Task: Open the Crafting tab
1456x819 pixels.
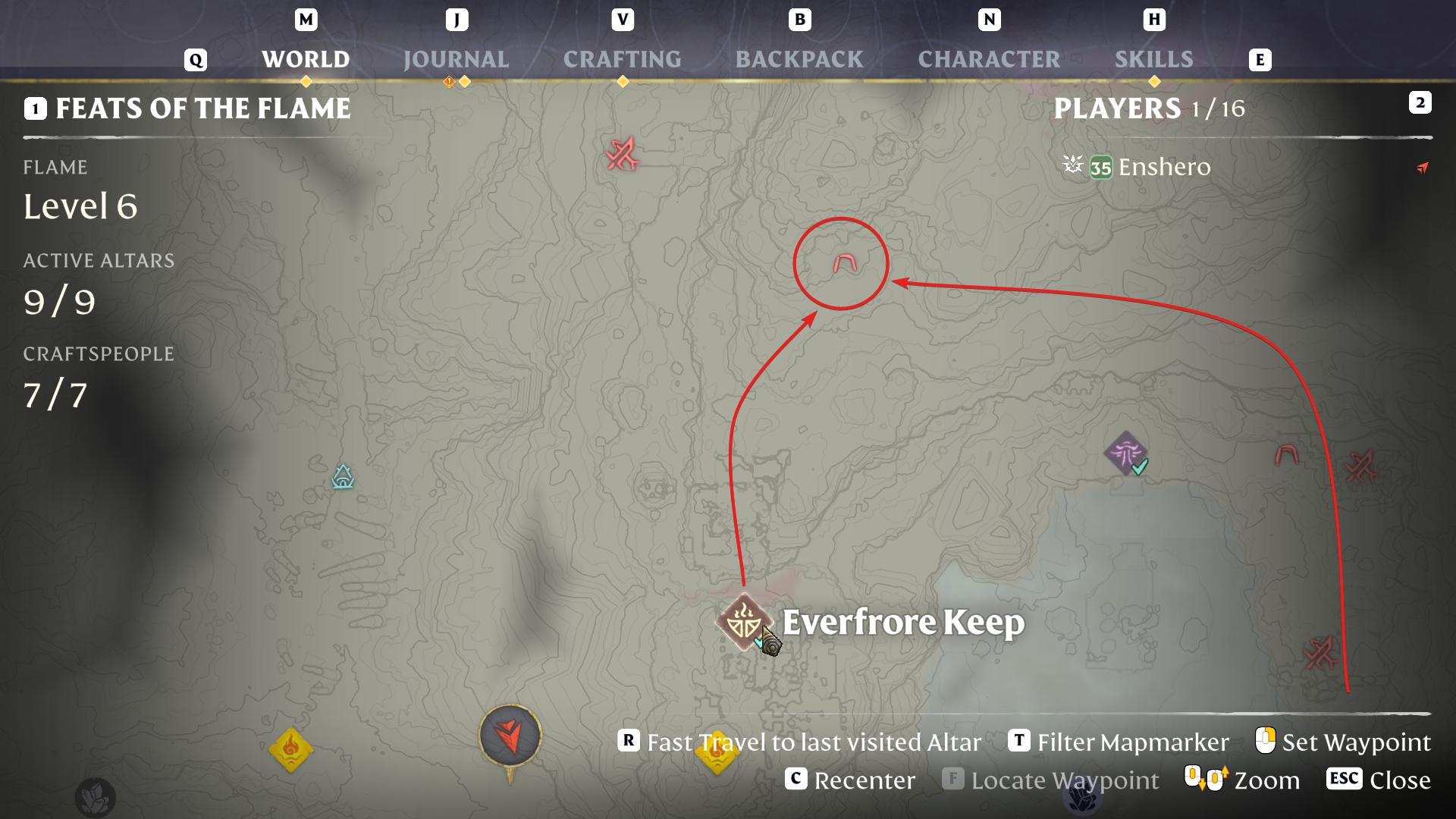Action: click(622, 59)
